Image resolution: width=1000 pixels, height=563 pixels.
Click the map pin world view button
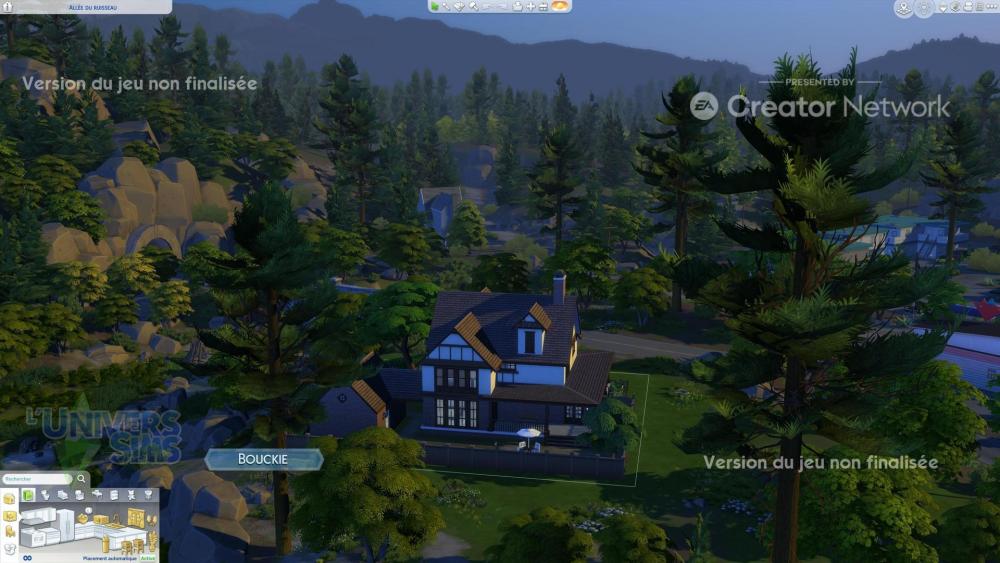pos(903,9)
